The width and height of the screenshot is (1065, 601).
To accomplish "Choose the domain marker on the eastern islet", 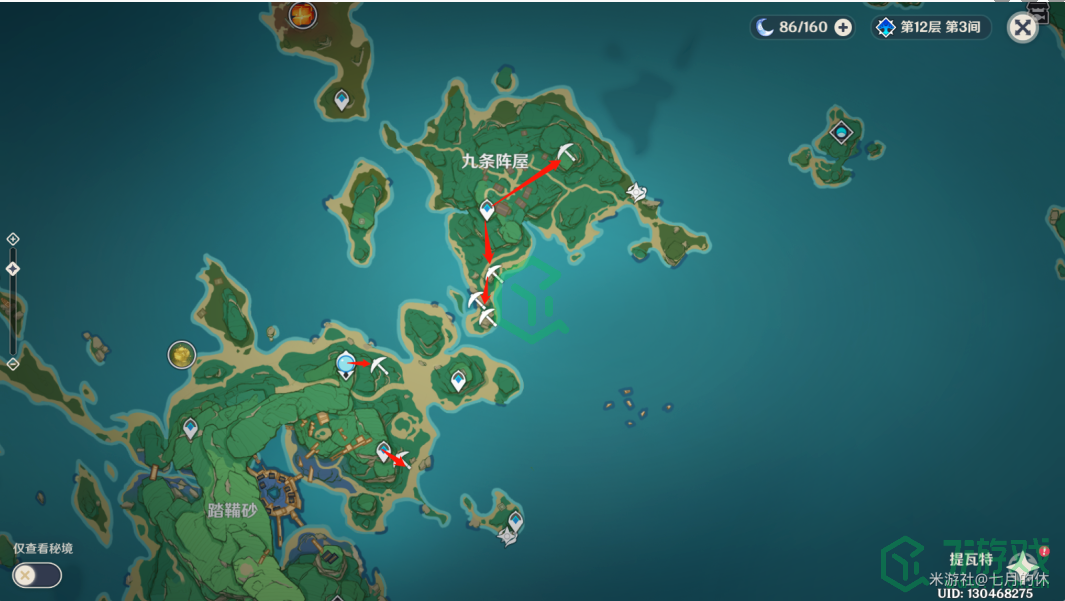I will click(x=842, y=131).
